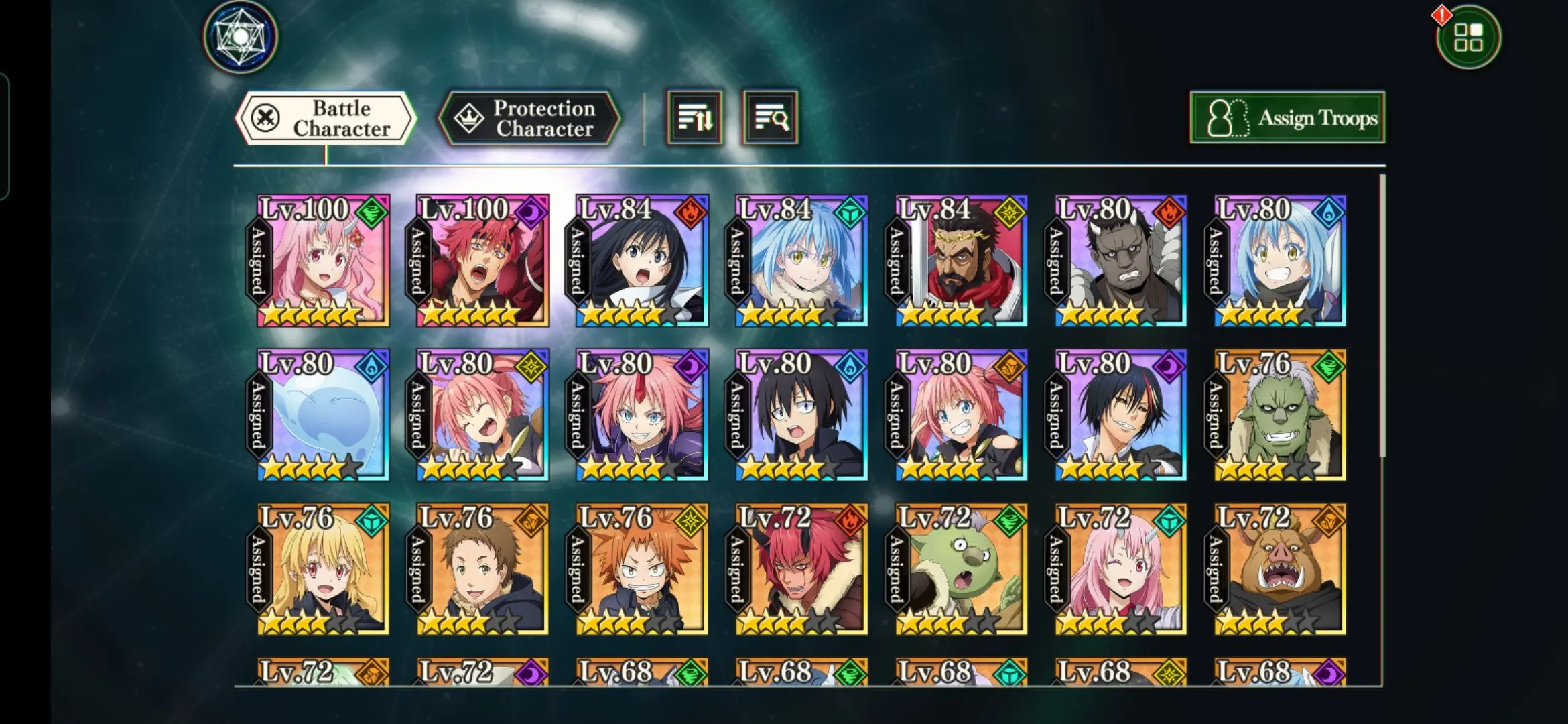Pick the Lv.72 boar-headed orc card
The width and height of the screenshot is (1568, 724).
[x=1280, y=569]
